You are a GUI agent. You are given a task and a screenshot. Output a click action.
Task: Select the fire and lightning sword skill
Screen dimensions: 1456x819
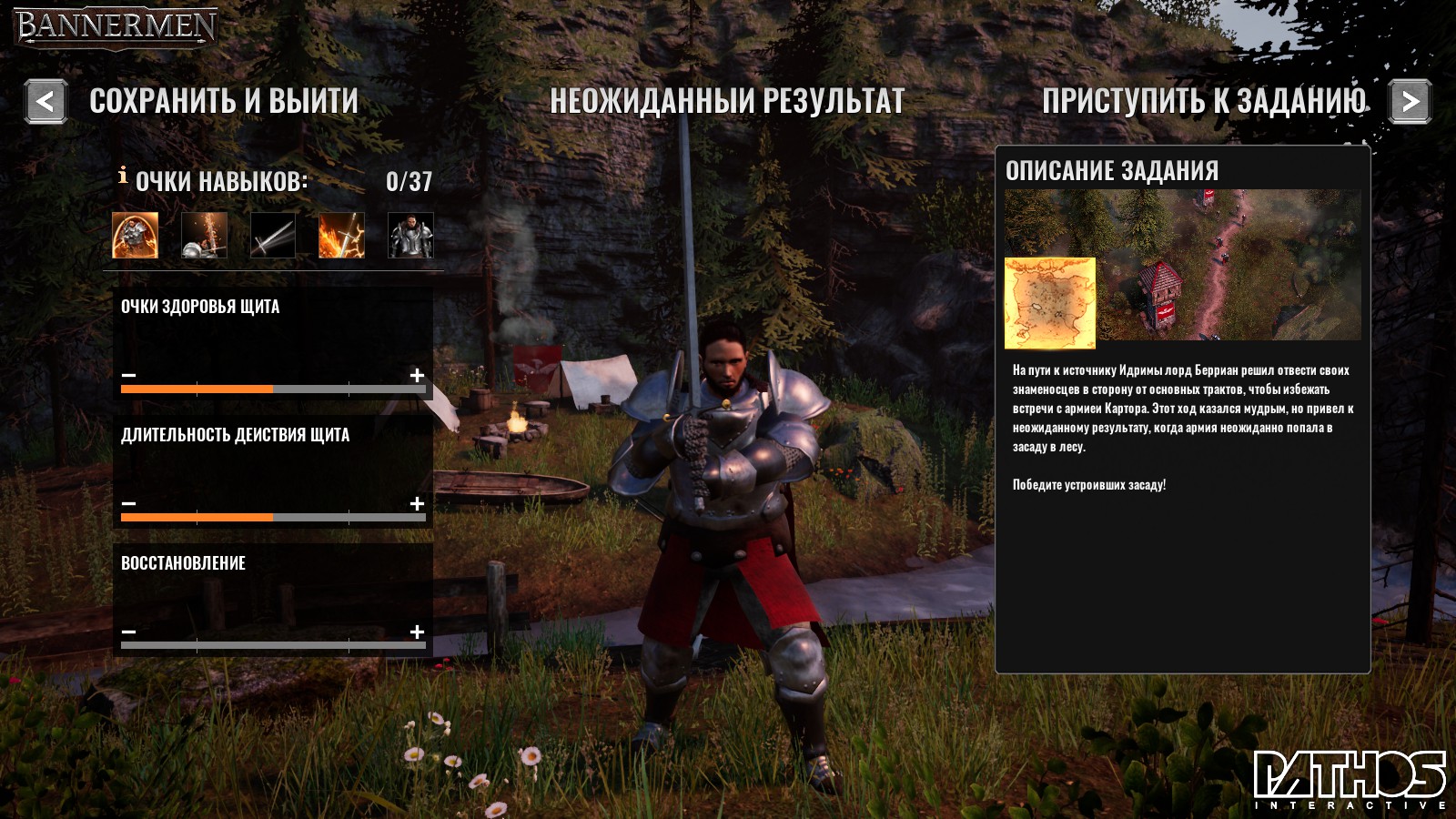click(341, 235)
